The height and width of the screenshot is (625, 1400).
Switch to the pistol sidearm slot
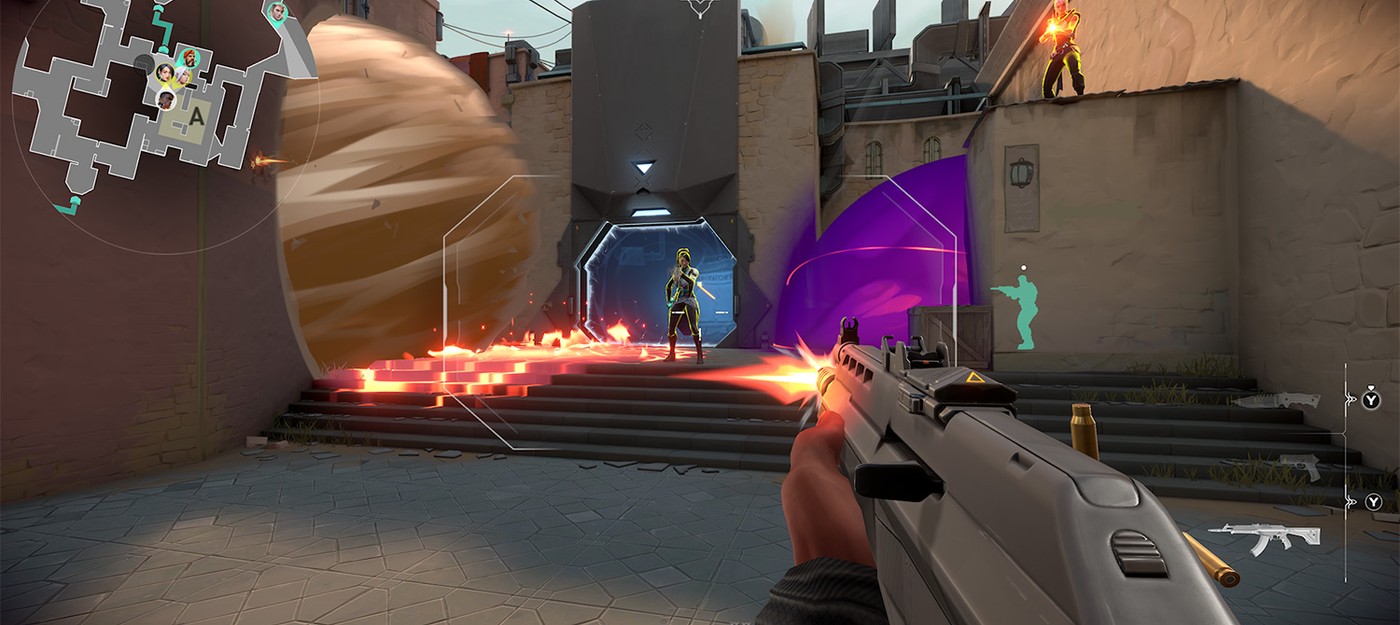[x=1298, y=466]
